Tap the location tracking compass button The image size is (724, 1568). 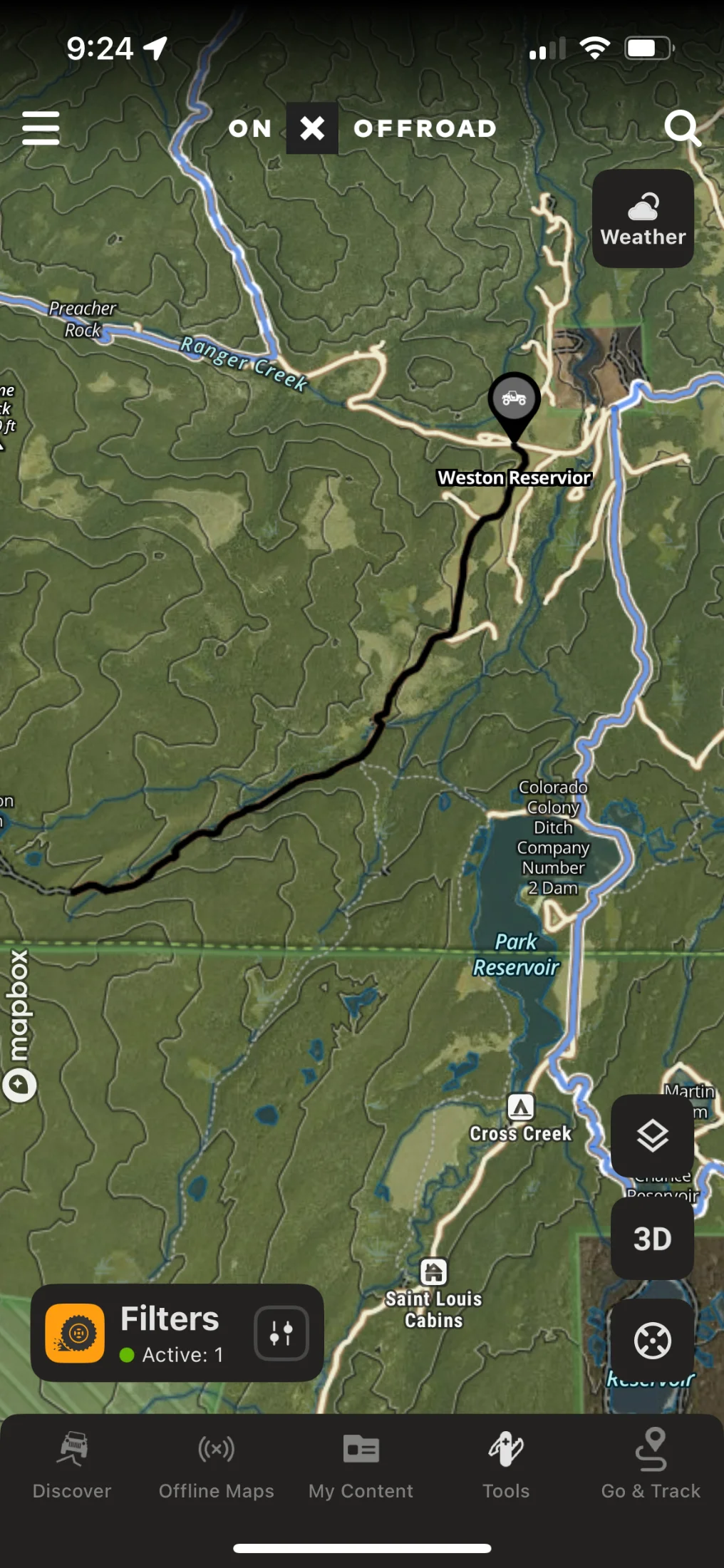(652, 1340)
